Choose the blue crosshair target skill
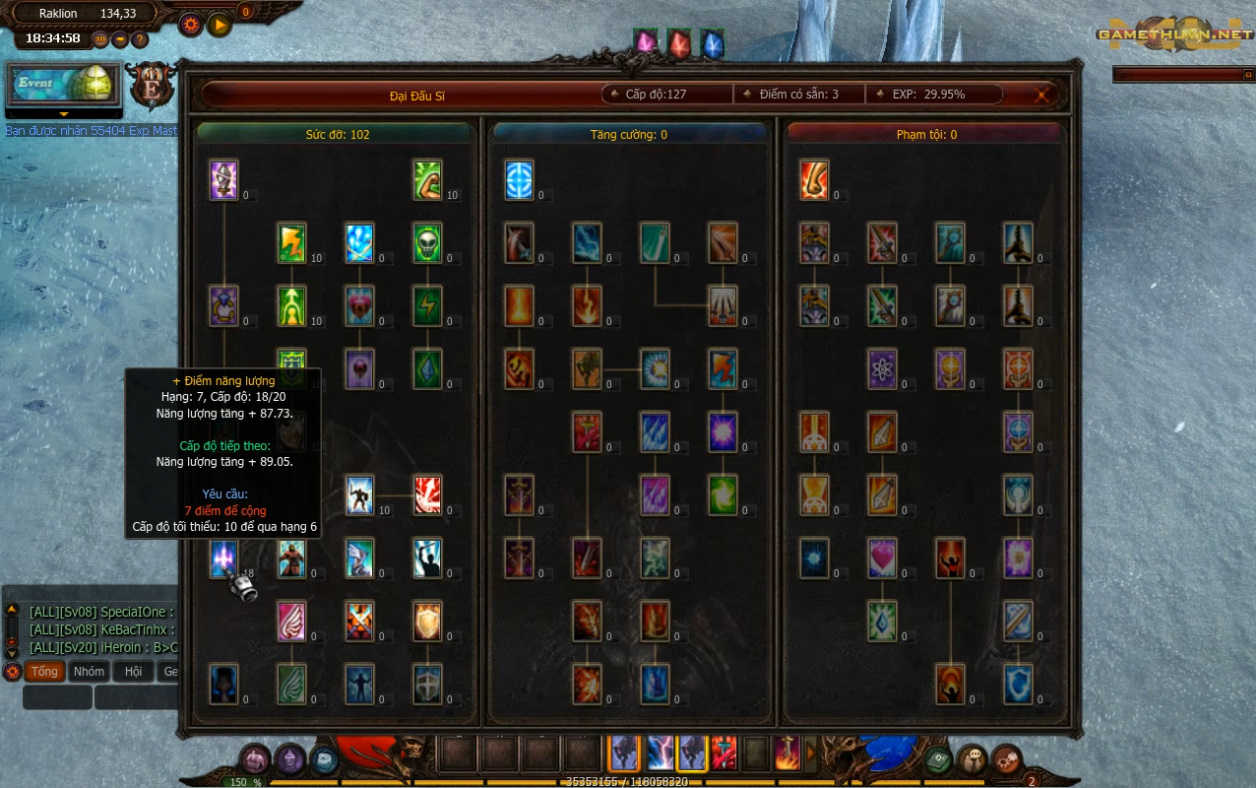The image size is (1256, 788). (519, 180)
